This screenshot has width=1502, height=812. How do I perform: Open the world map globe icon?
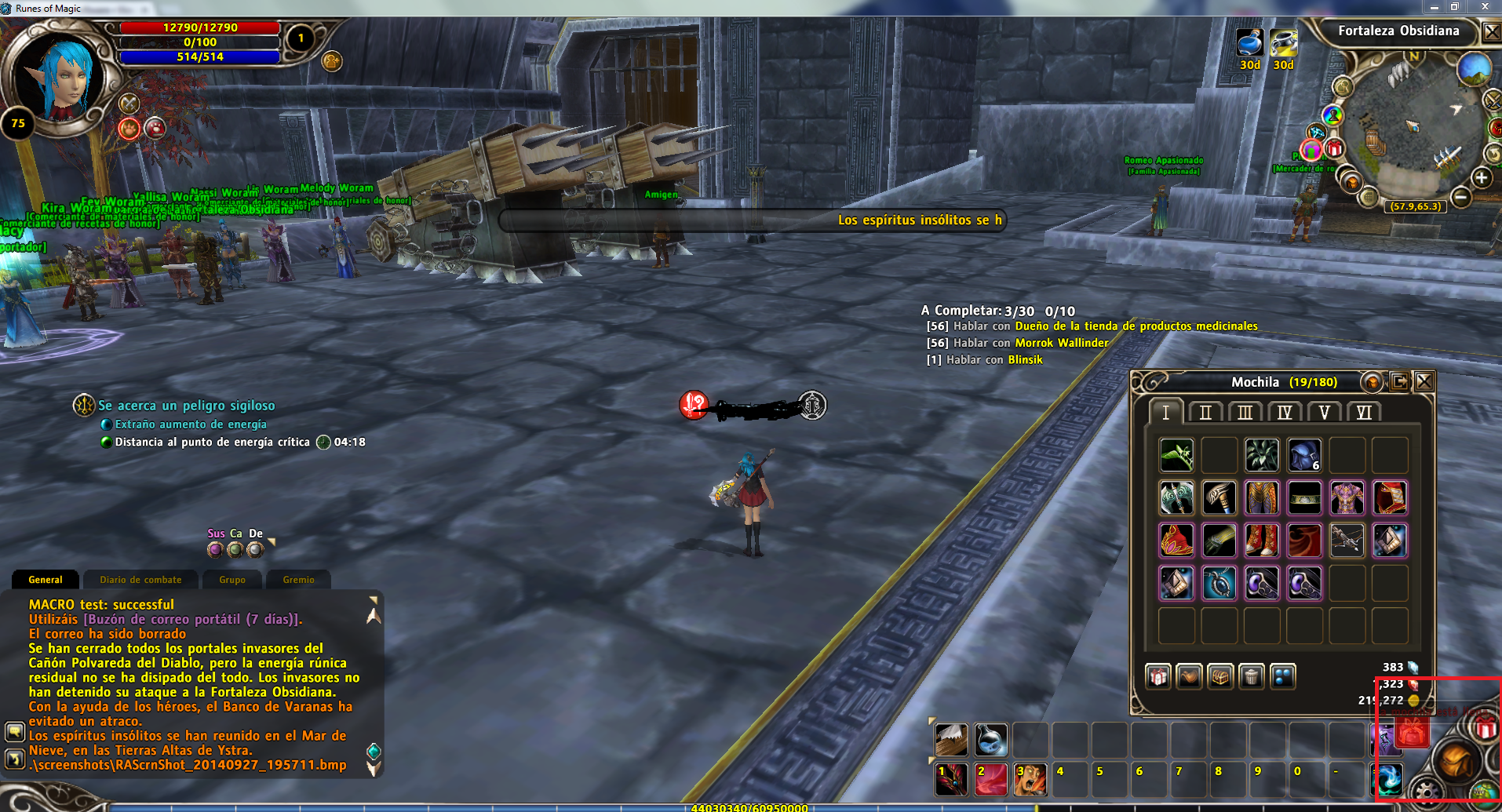pos(1474,69)
